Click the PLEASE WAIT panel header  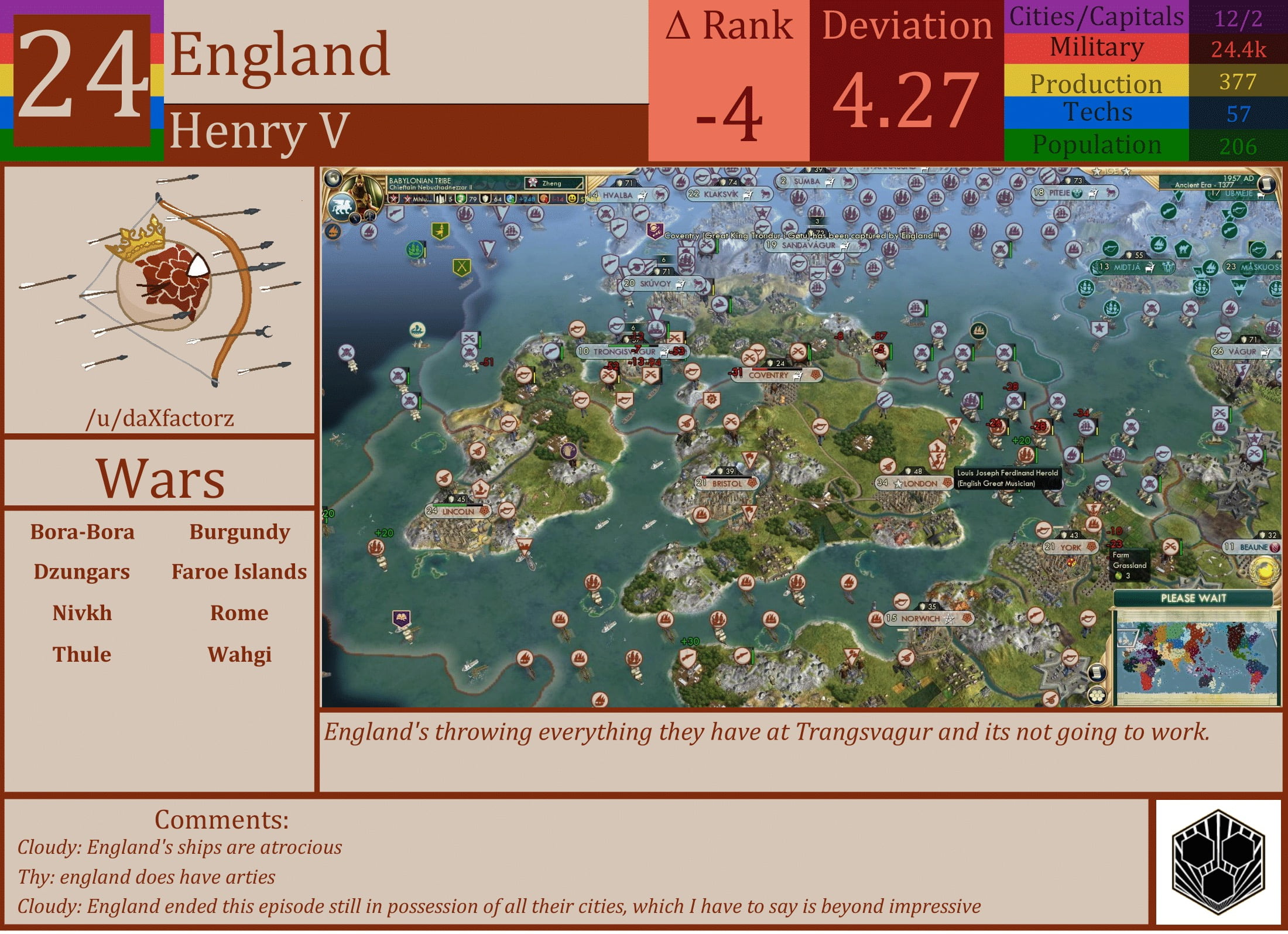(x=1194, y=598)
